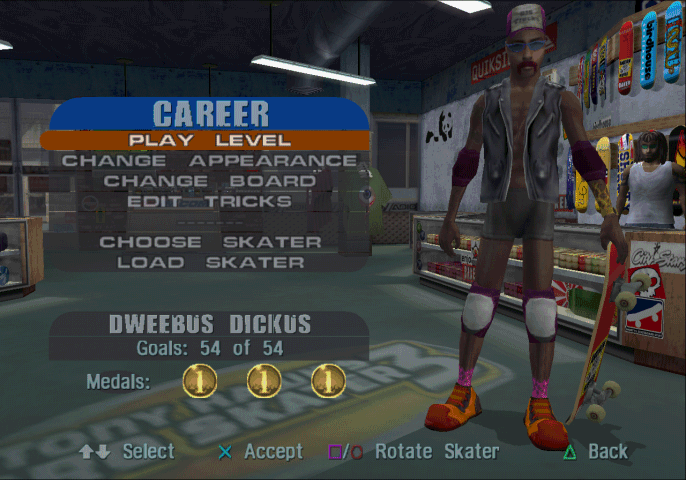Choose the Change Board menu entry
686x480 pixels.
(209, 181)
